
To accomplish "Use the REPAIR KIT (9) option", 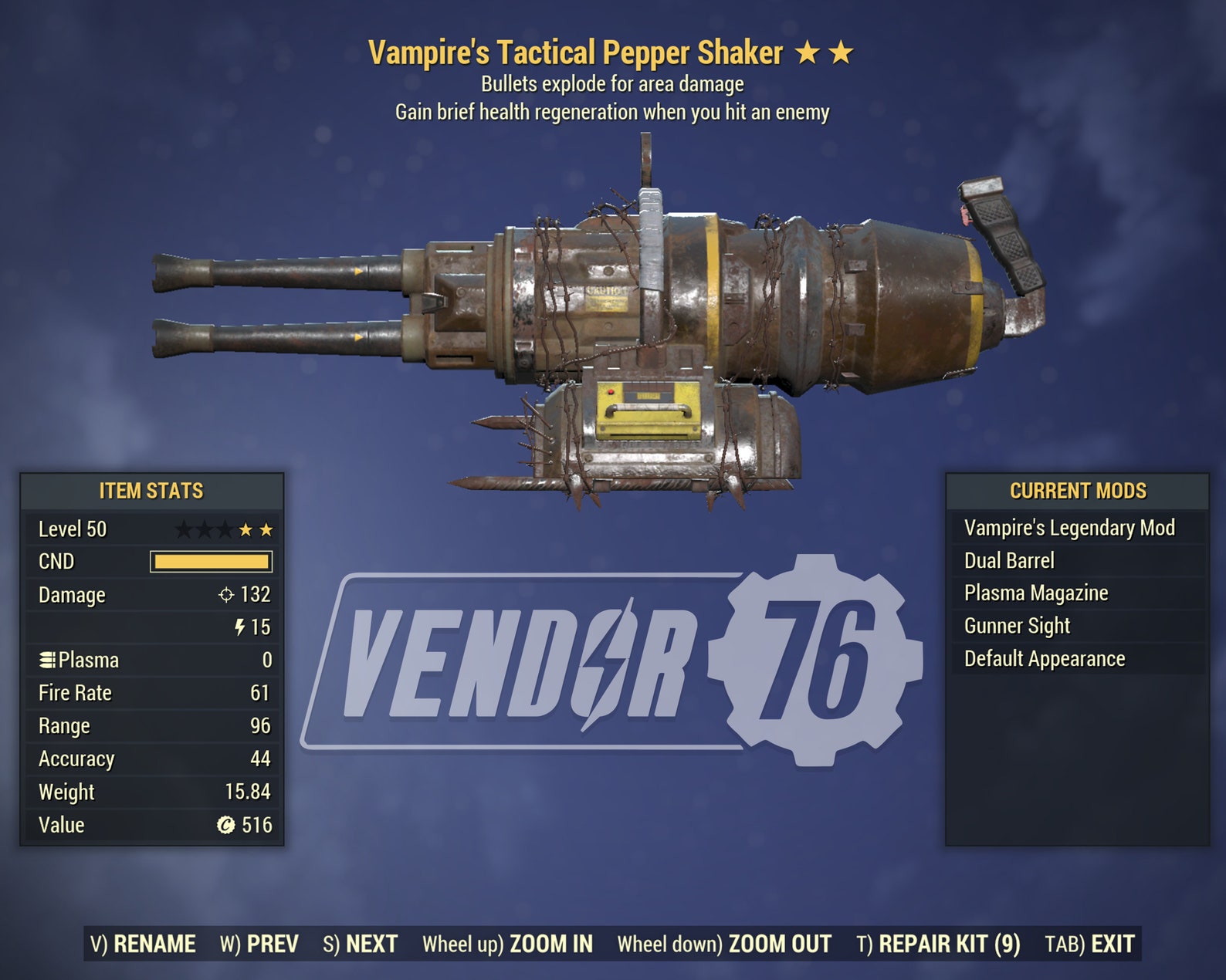I will (x=940, y=942).
